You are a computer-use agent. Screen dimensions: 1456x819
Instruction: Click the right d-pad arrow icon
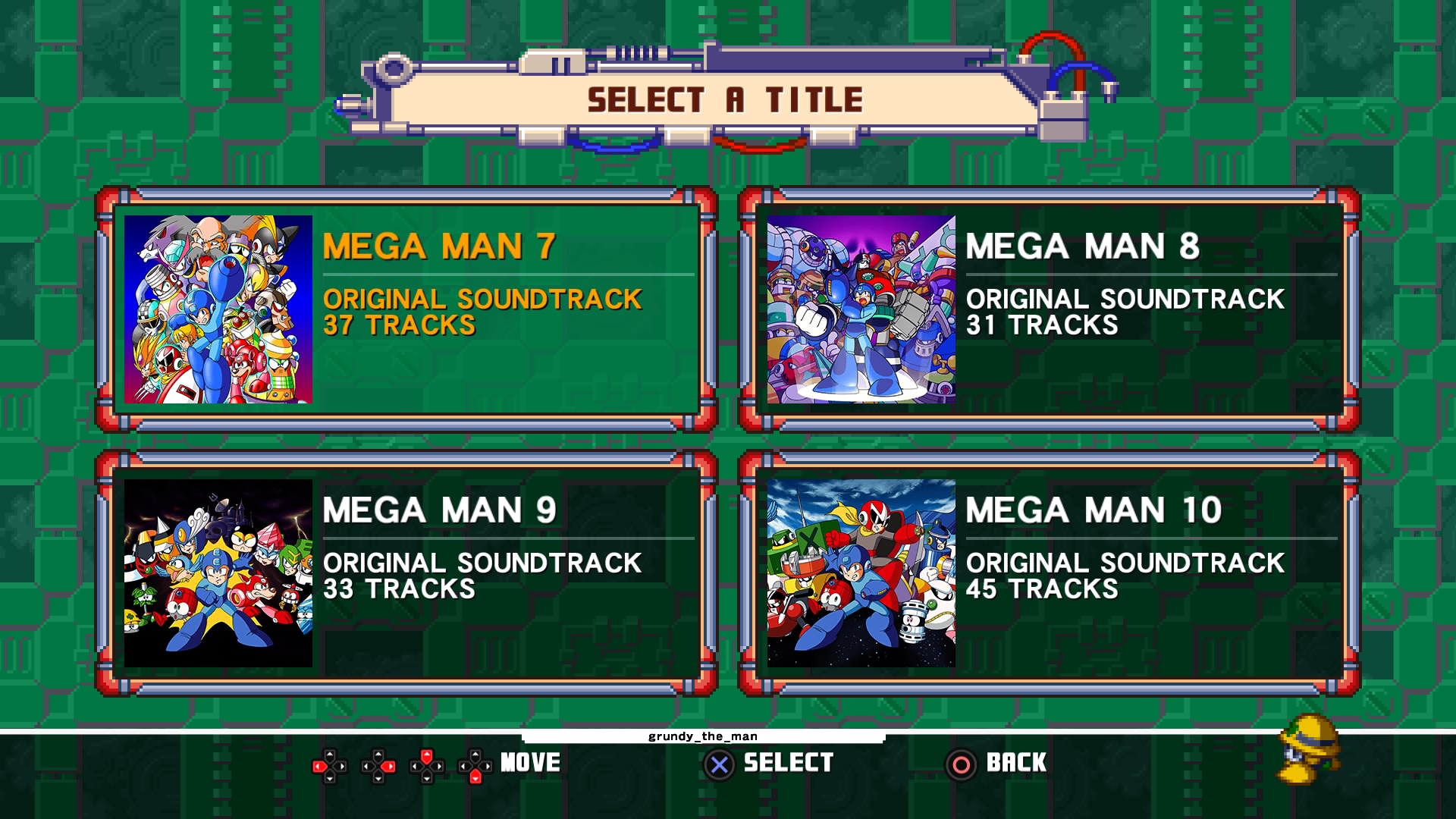tap(388, 766)
